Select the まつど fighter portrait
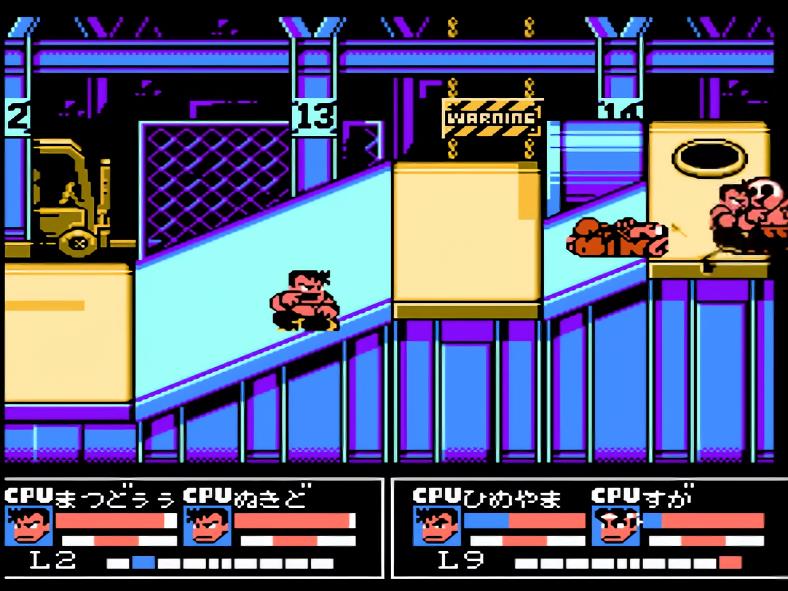 click(x=29, y=526)
